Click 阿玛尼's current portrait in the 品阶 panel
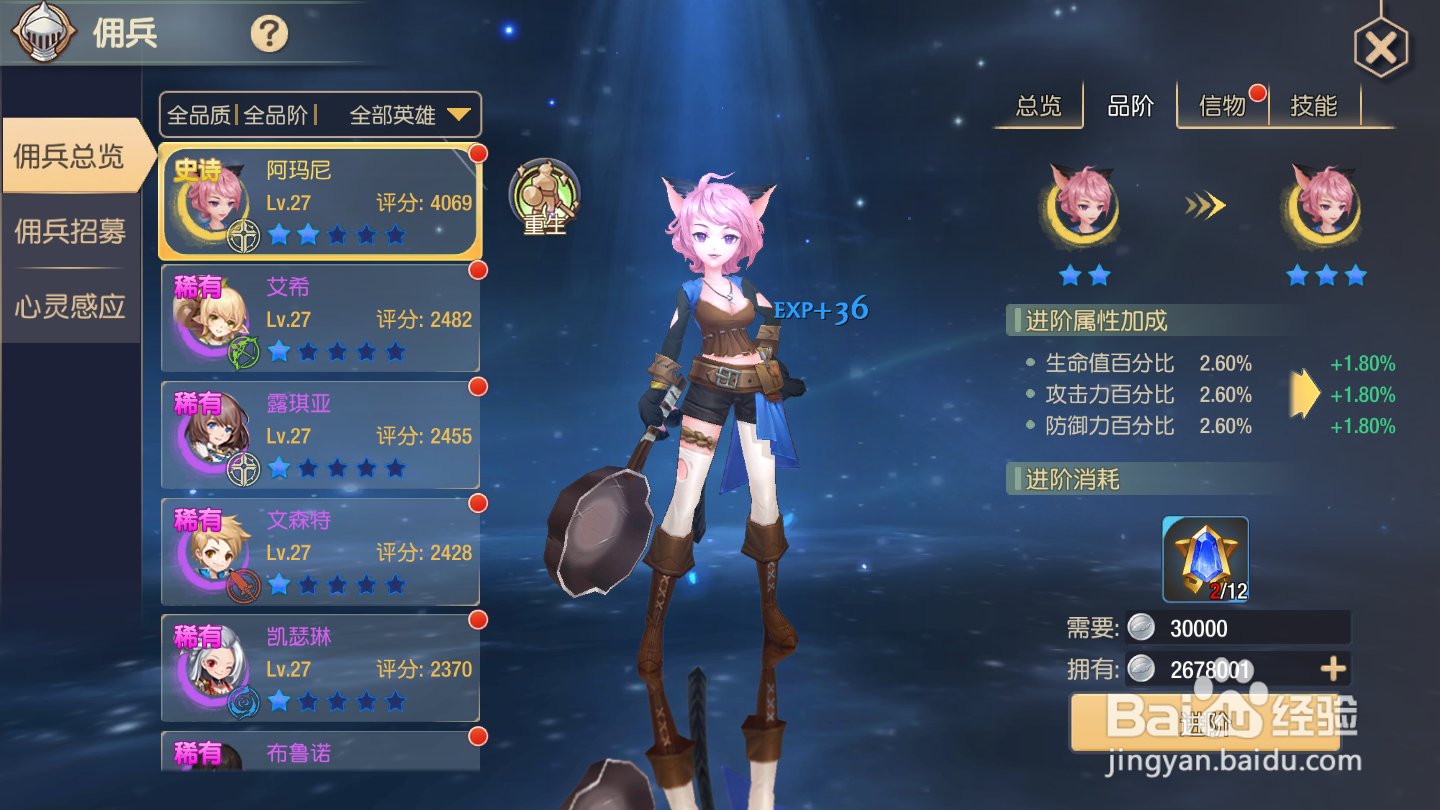This screenshot has height=810, width=1440. (1081, 208)
